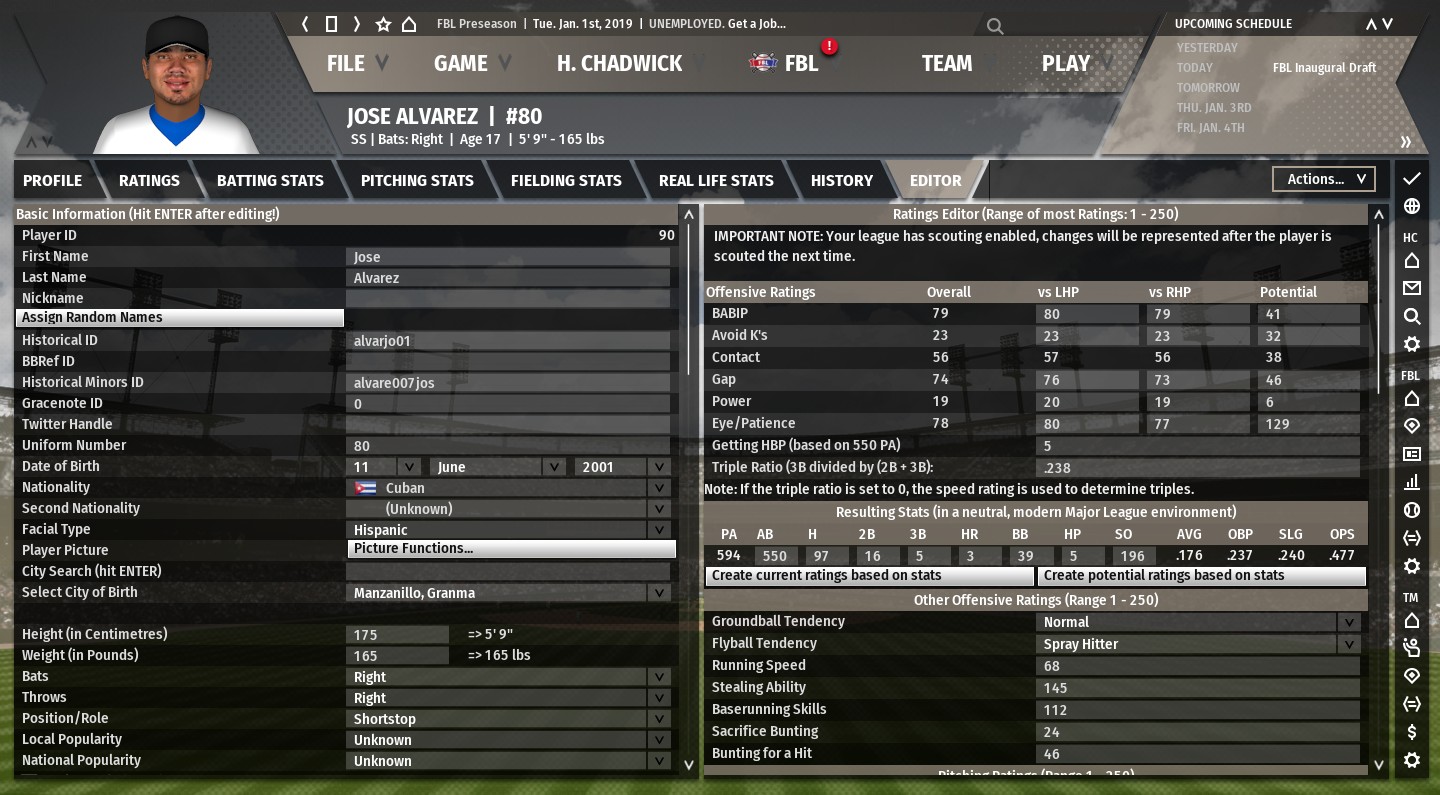Create potential ratings based on stats
The height and width of the screenshot is (795, 1440).
(x=1201, y=576)
